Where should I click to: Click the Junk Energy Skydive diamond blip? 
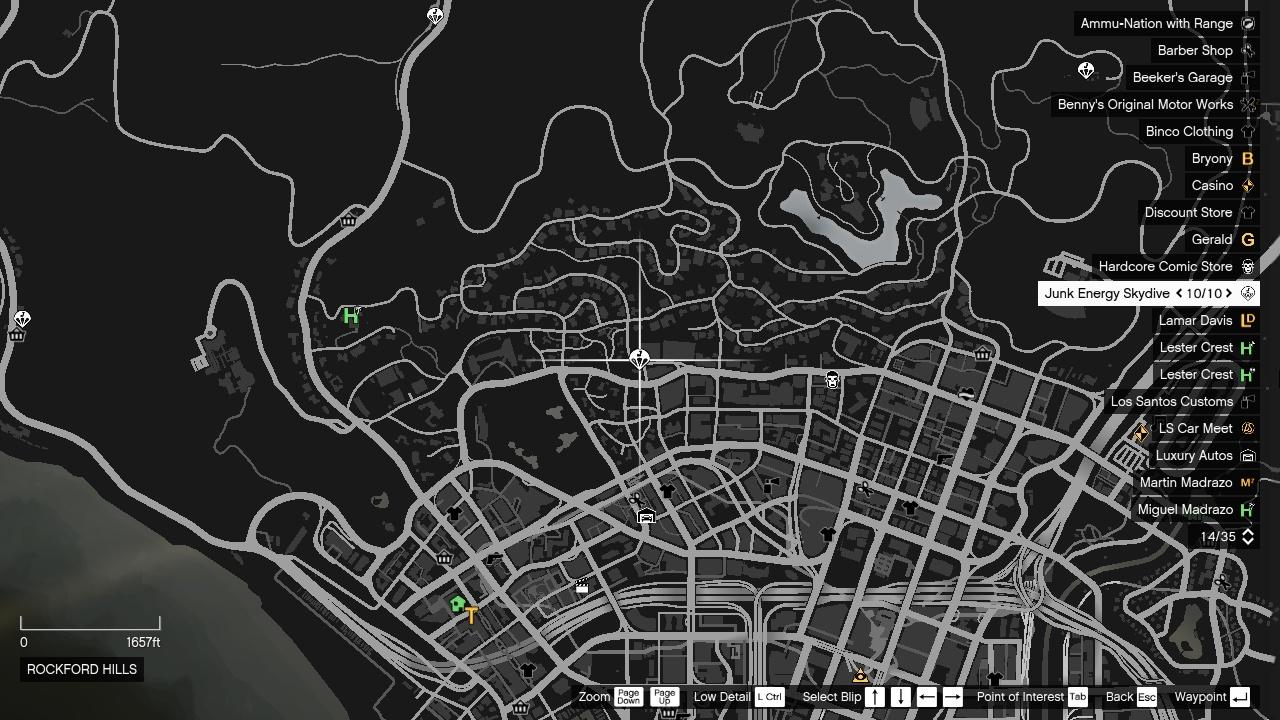coord(639,358)
